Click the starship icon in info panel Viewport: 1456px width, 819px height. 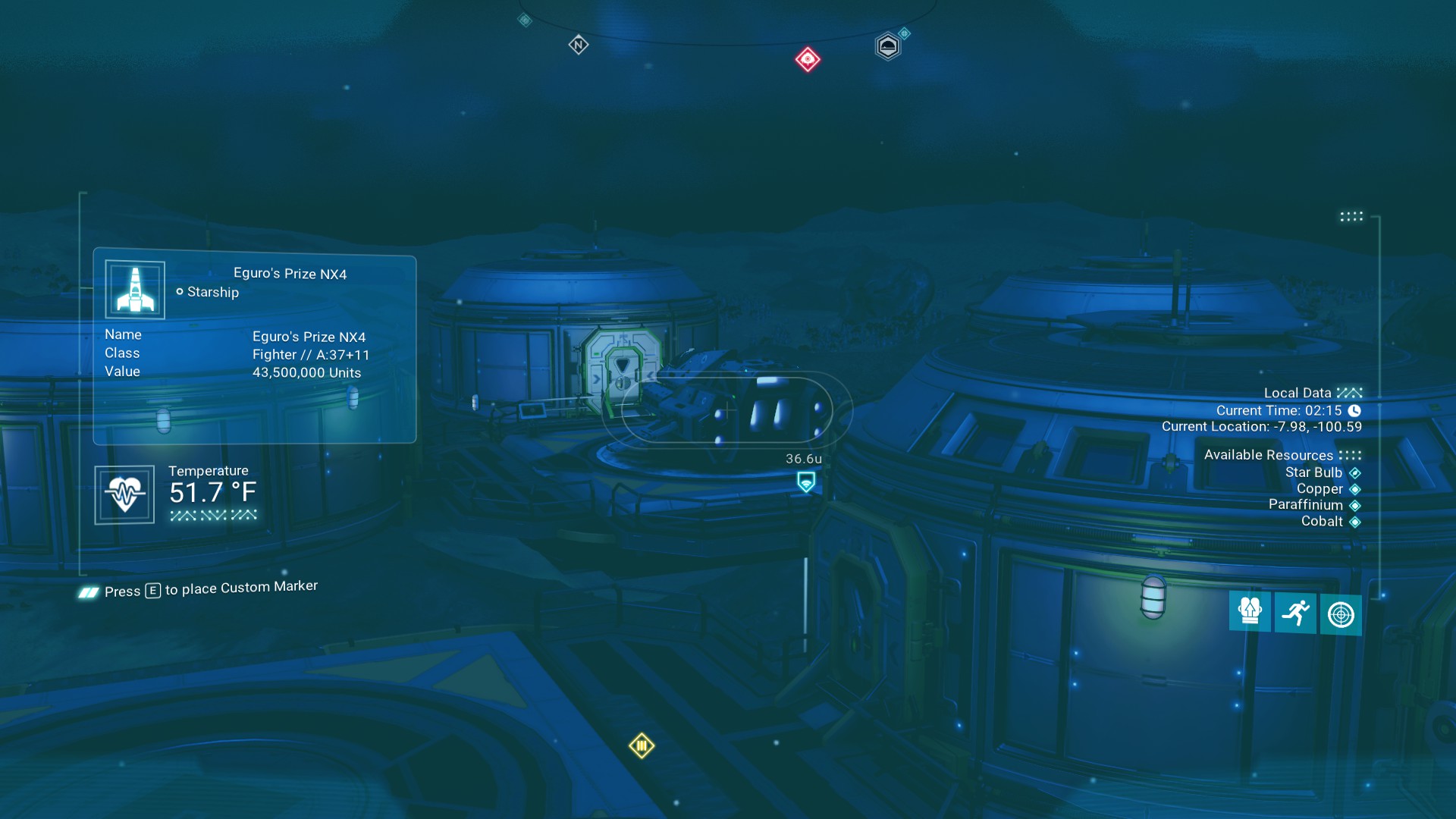pyautogui.click(x=135, y=290)
